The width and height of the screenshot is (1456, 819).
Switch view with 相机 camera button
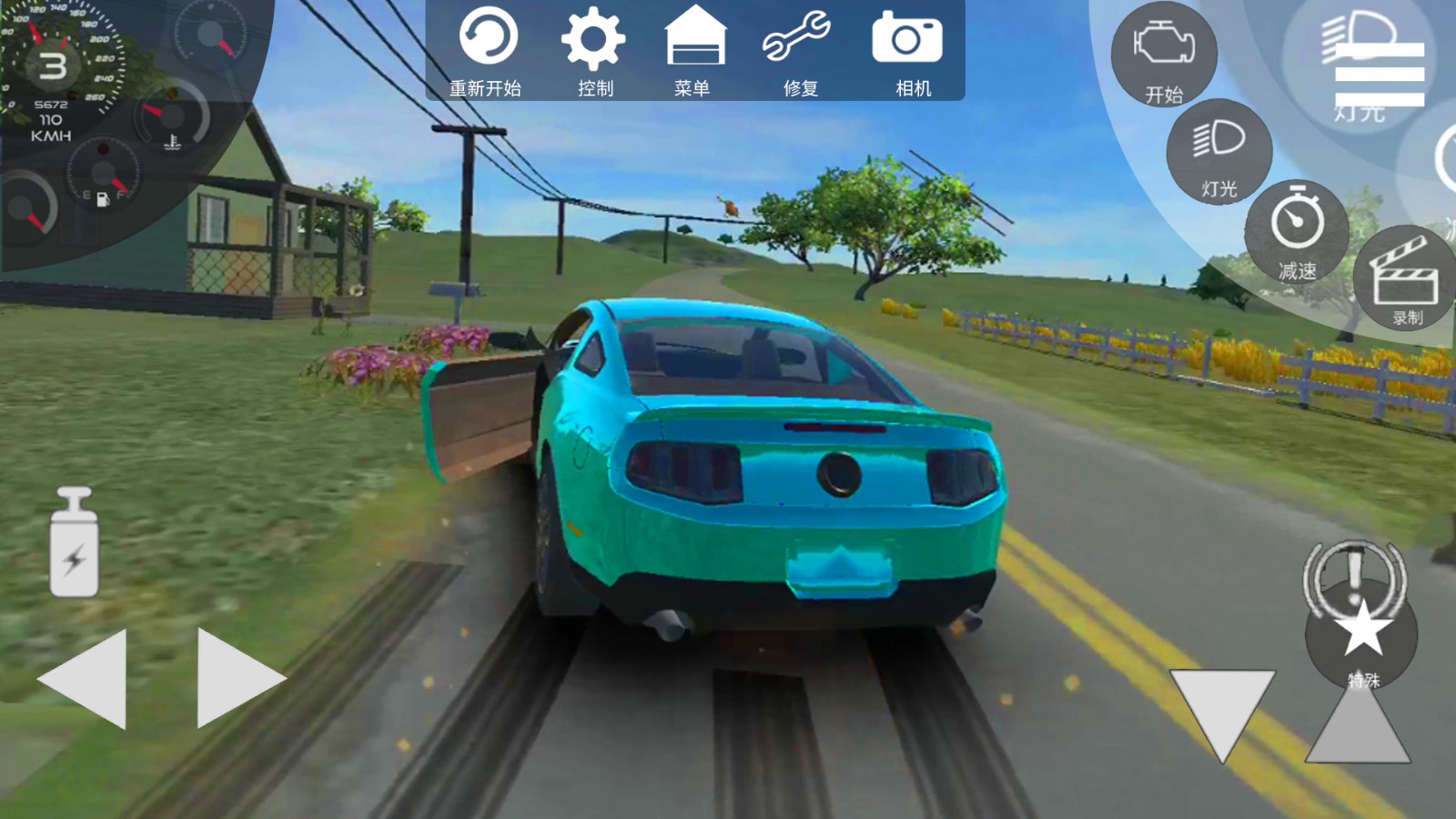(x=909, y=51)
